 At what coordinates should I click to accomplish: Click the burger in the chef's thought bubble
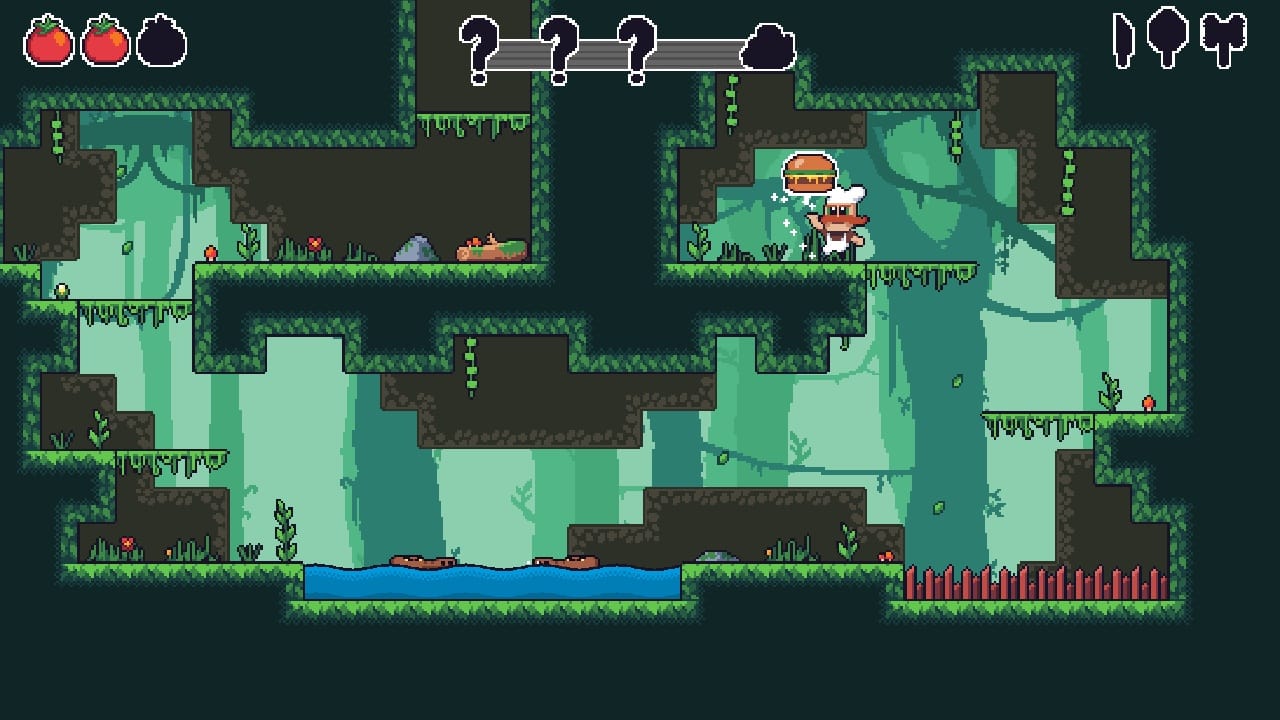(810, 172)
